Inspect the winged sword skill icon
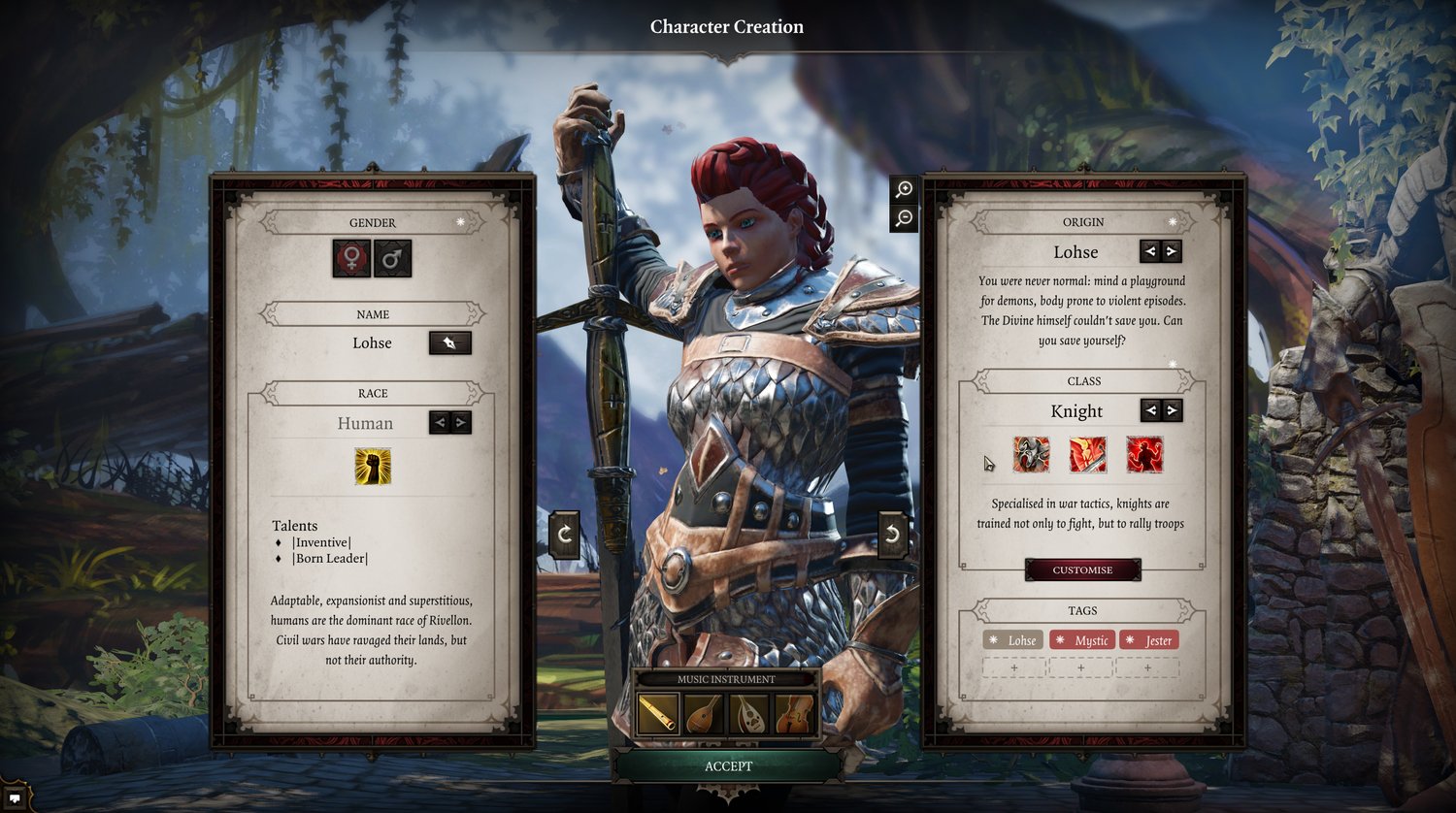1456x813 pixels. pyautogui.click(x=1089, y=454)
